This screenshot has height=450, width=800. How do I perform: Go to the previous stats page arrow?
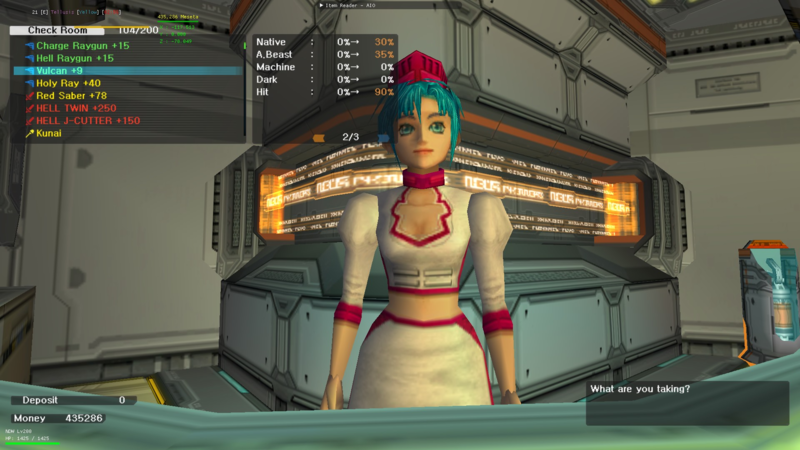pyautogui.click(x=319, y=137)
